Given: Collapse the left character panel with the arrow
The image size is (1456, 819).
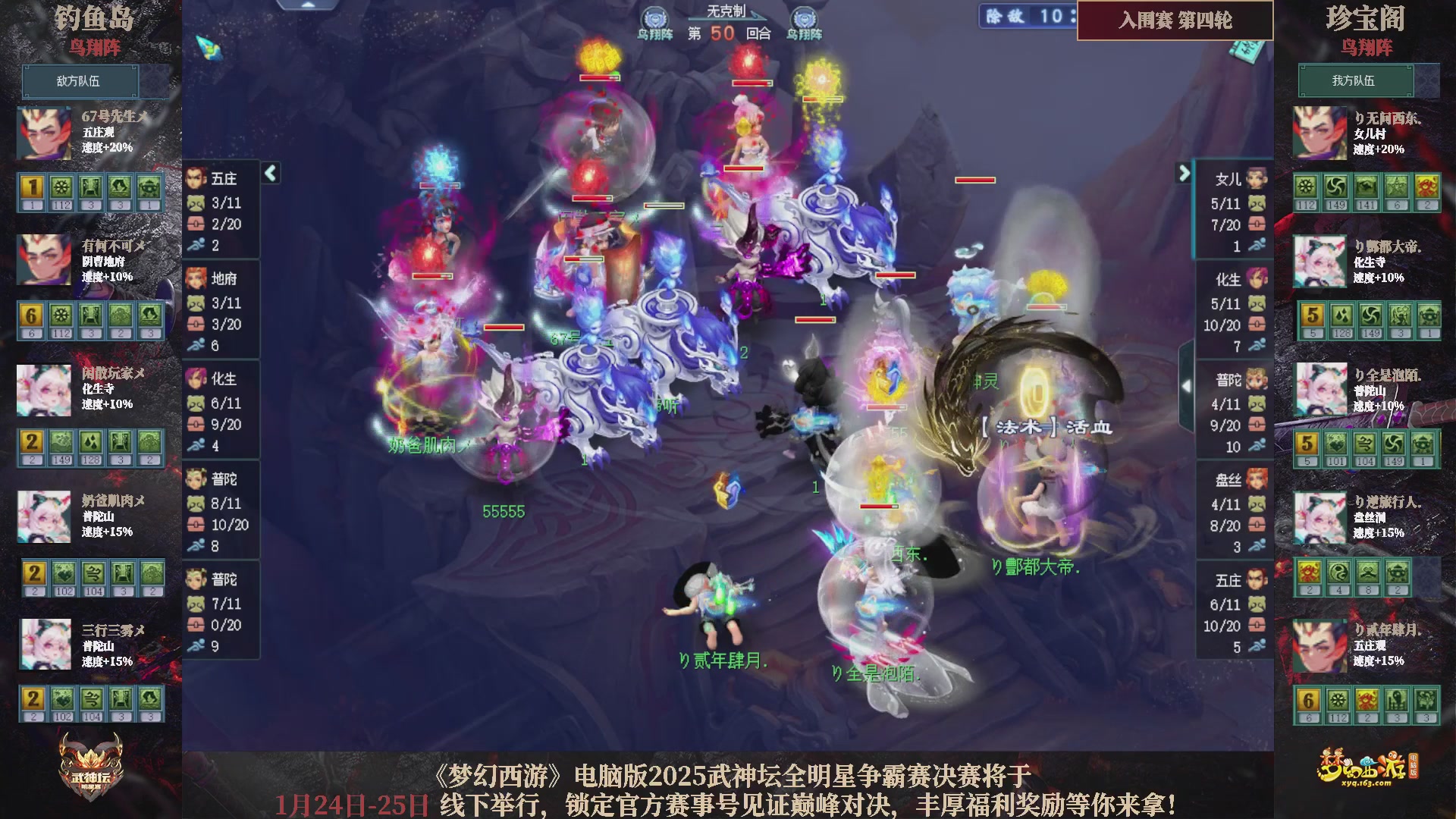Looking at the screenshot, I should pyautogui.click(x=269, y=173).
